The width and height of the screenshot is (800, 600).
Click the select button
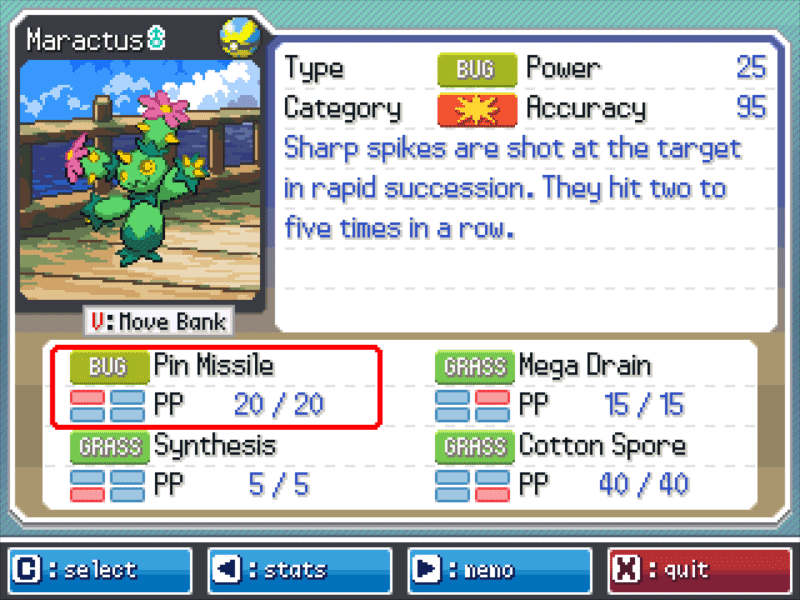pyautogui.click(x=98, y=570)
